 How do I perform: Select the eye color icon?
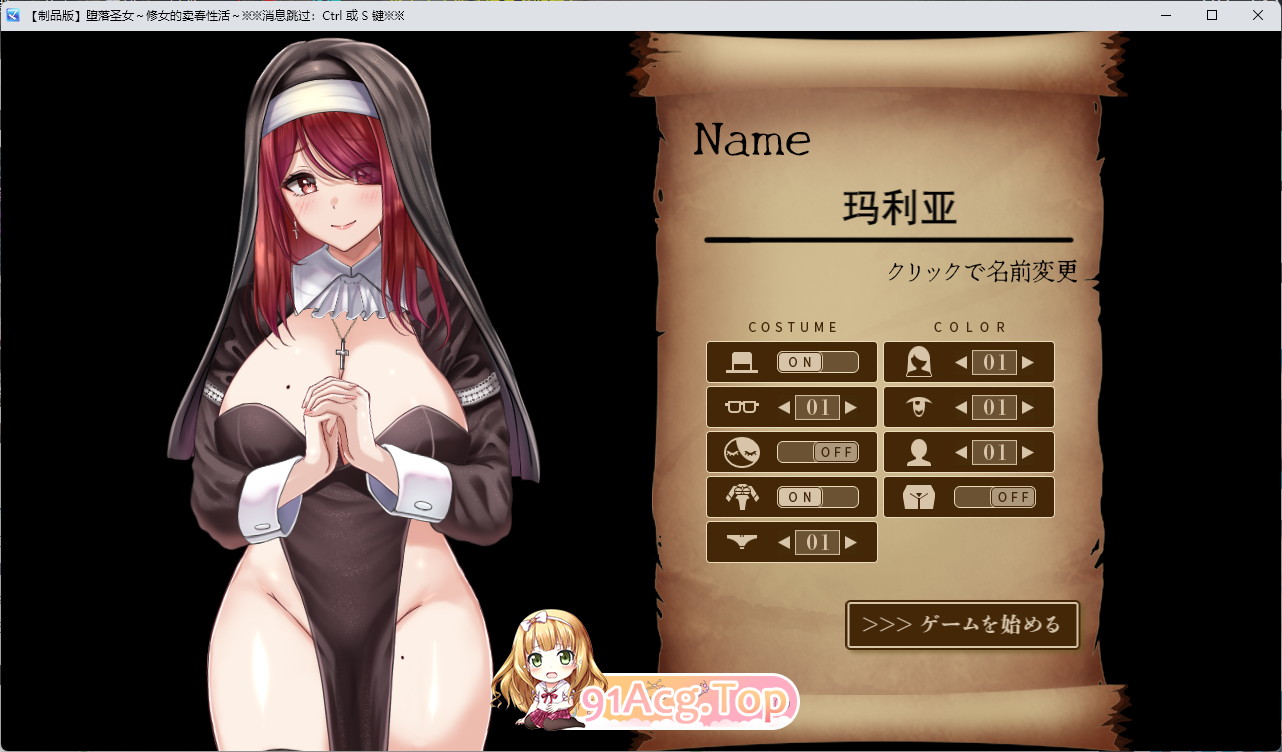(x=917, y=407)
